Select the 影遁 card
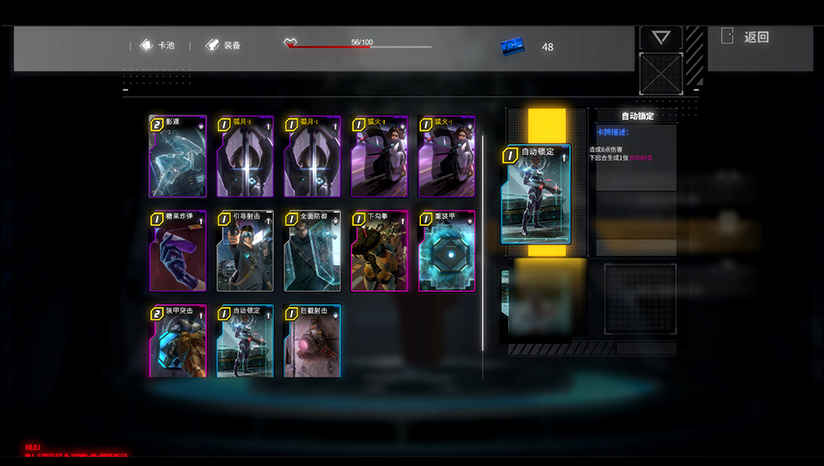This screenshot has width=824, height=466. (x=178, y=156)
